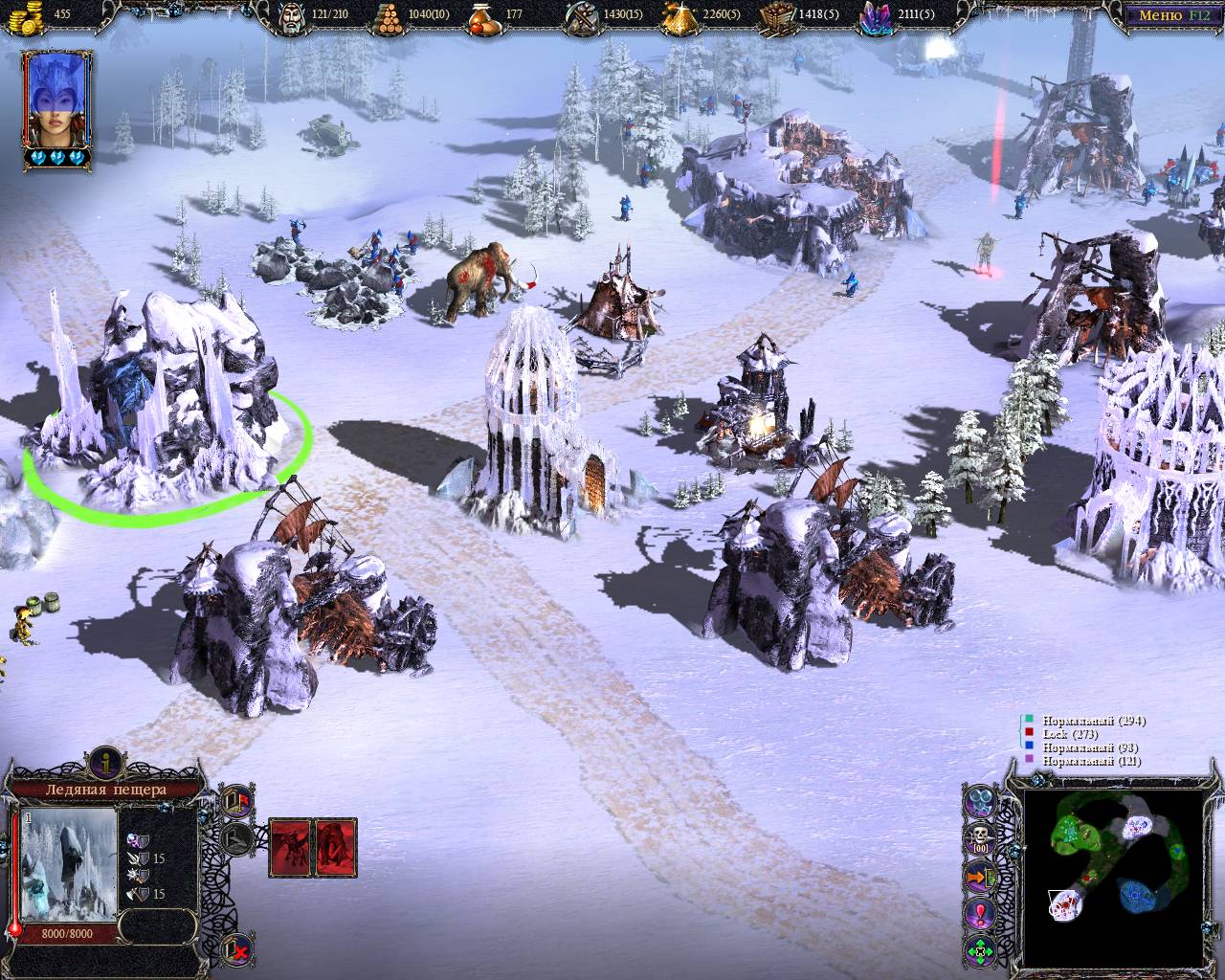Train the mammoth unit card
Image resolution: width=1225 pixels, height=980 pixels.
pos(336,847)
